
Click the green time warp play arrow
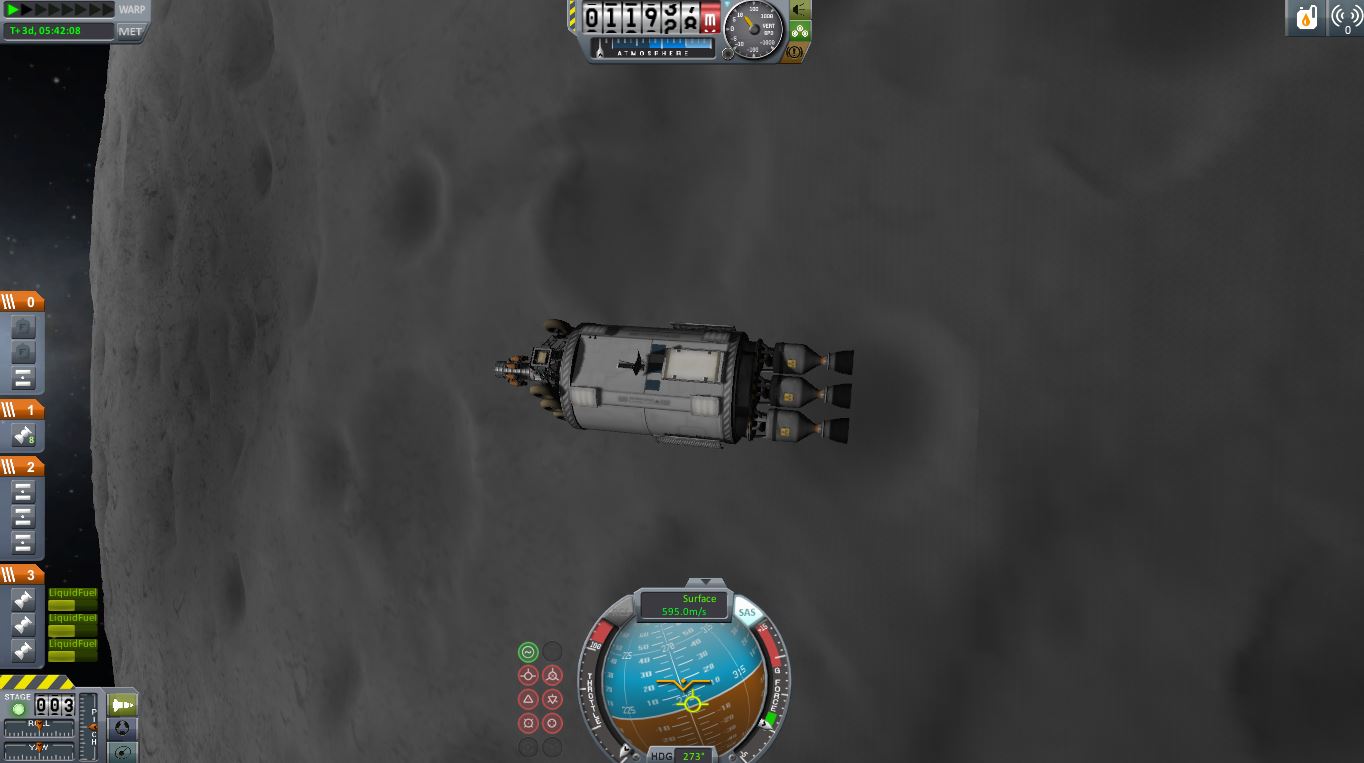point(14,9)
